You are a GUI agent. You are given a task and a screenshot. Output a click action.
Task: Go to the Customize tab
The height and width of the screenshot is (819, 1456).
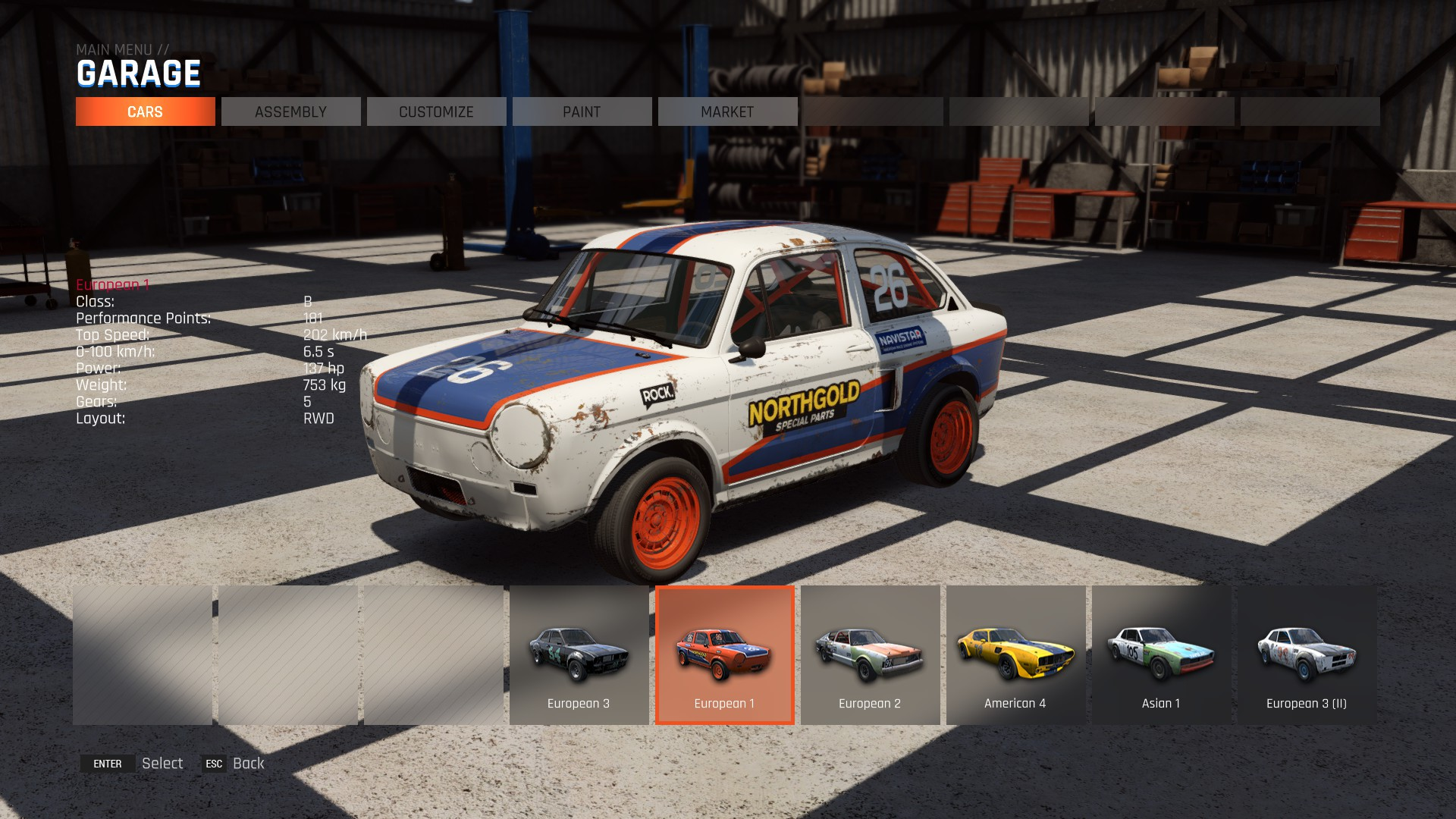pos(436,111)
